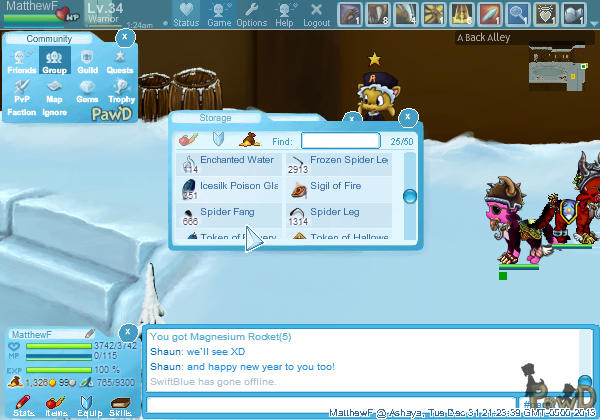Show the Quests log

(x=120, y=63)
